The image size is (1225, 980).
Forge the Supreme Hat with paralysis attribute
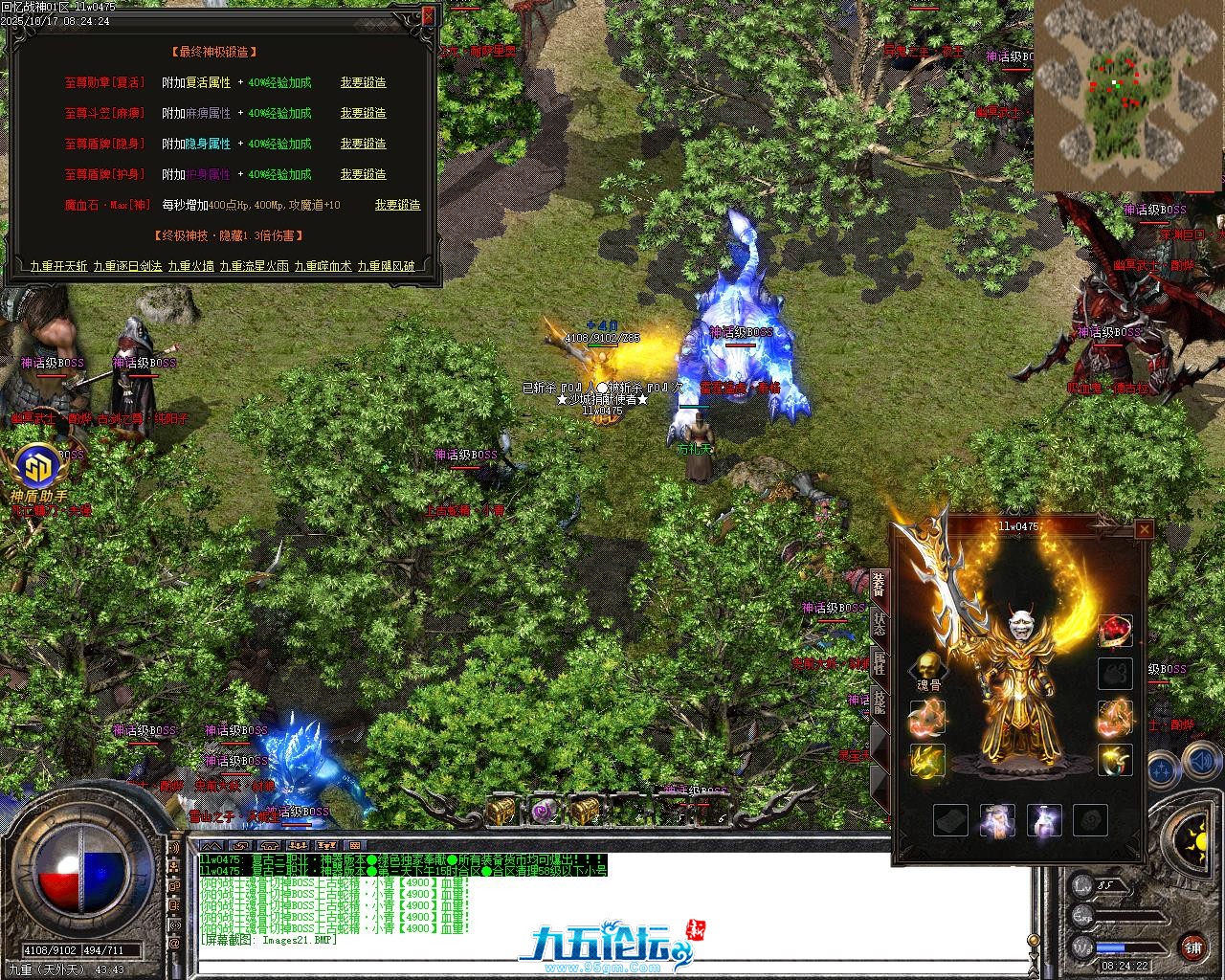[363, 114]
